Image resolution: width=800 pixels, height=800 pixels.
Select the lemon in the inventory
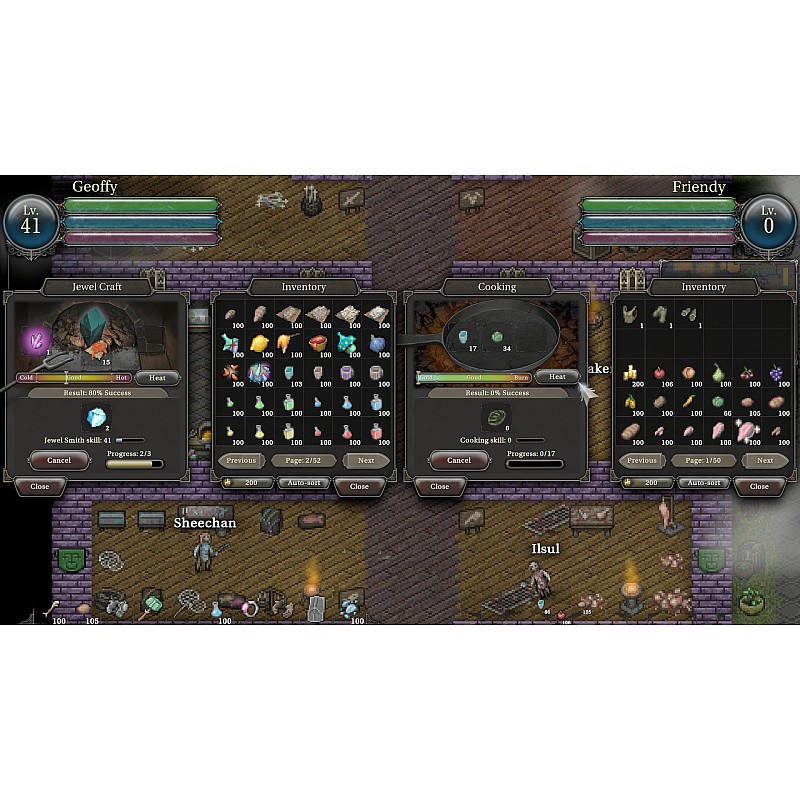point(259,344)
